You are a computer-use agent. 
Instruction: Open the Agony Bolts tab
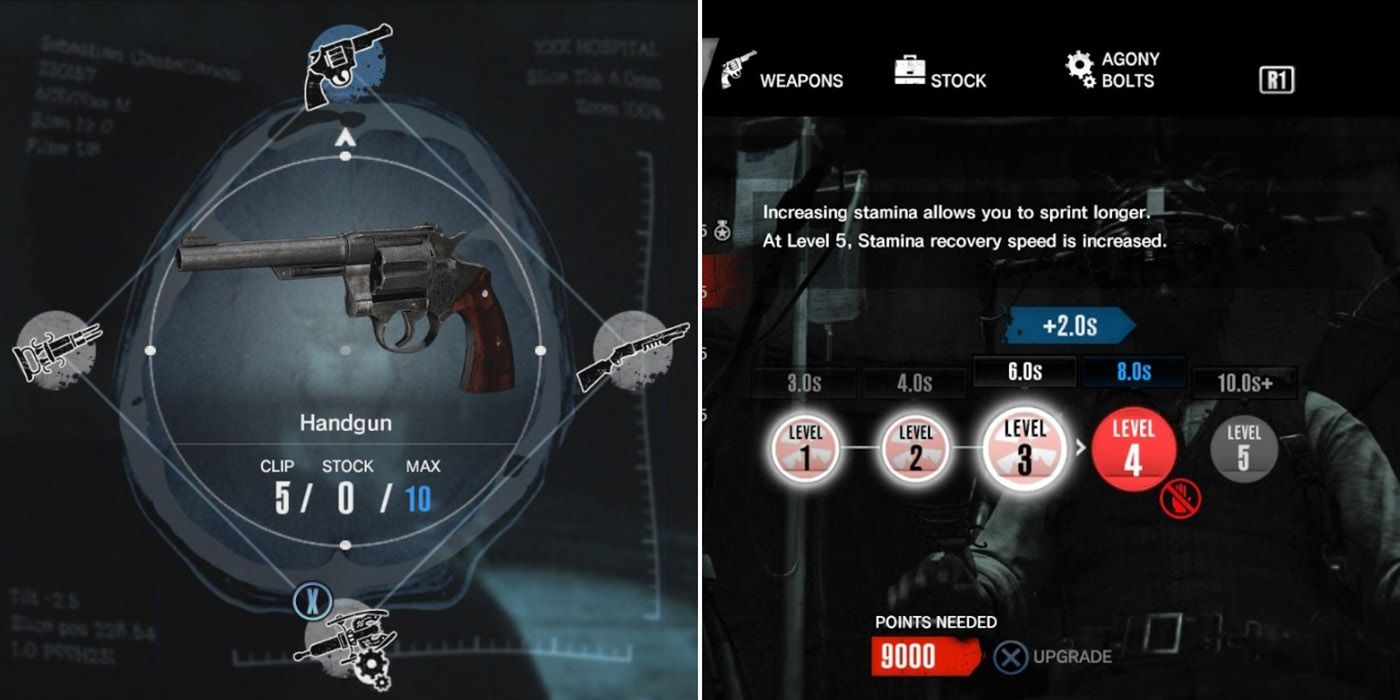point(1113,70)
